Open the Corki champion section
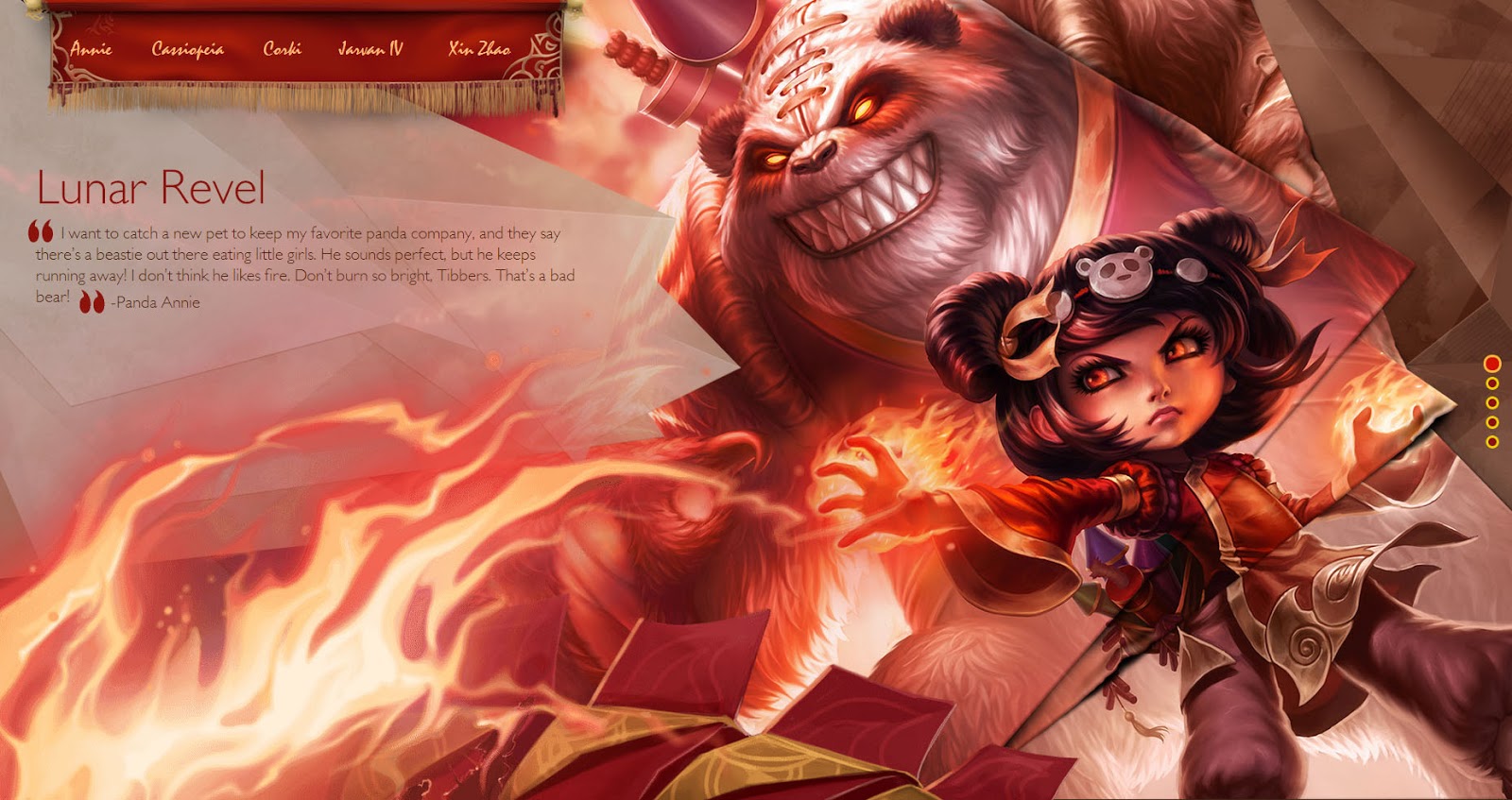The width and height of the screenshot is (1512, 800). [283, 49]
